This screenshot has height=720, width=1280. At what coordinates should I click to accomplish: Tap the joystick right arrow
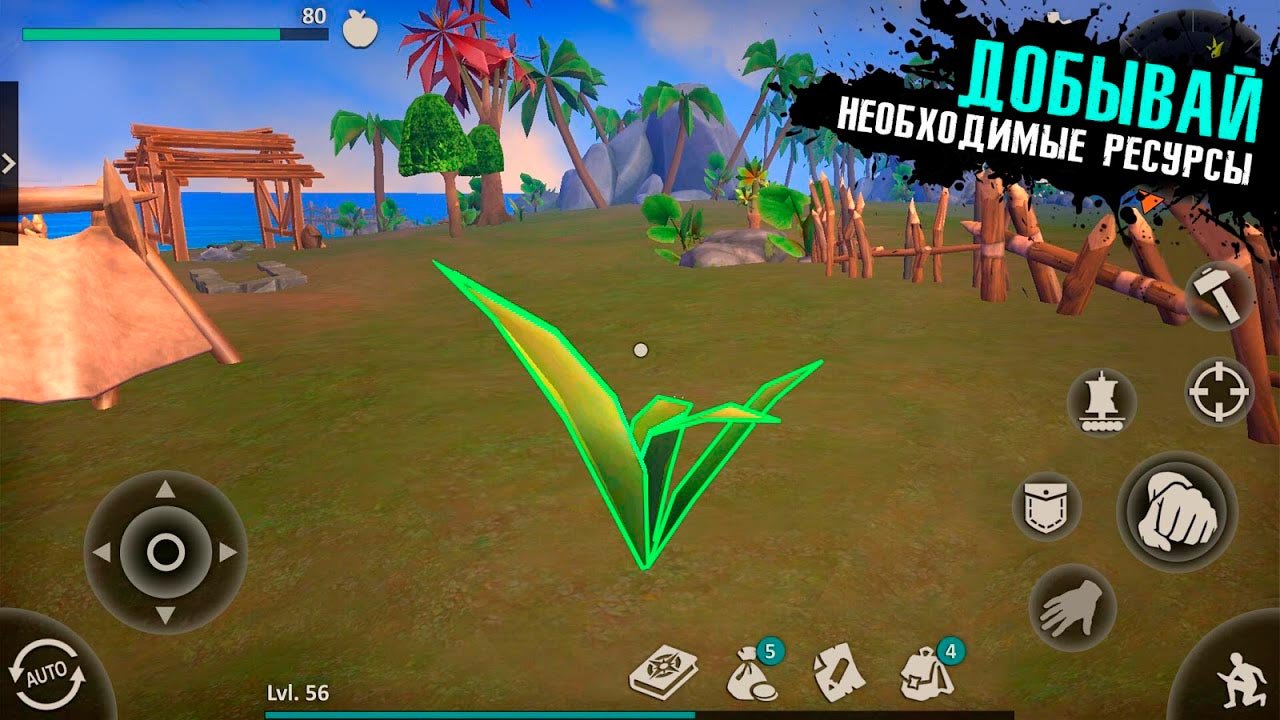click(x=229, y=551)
